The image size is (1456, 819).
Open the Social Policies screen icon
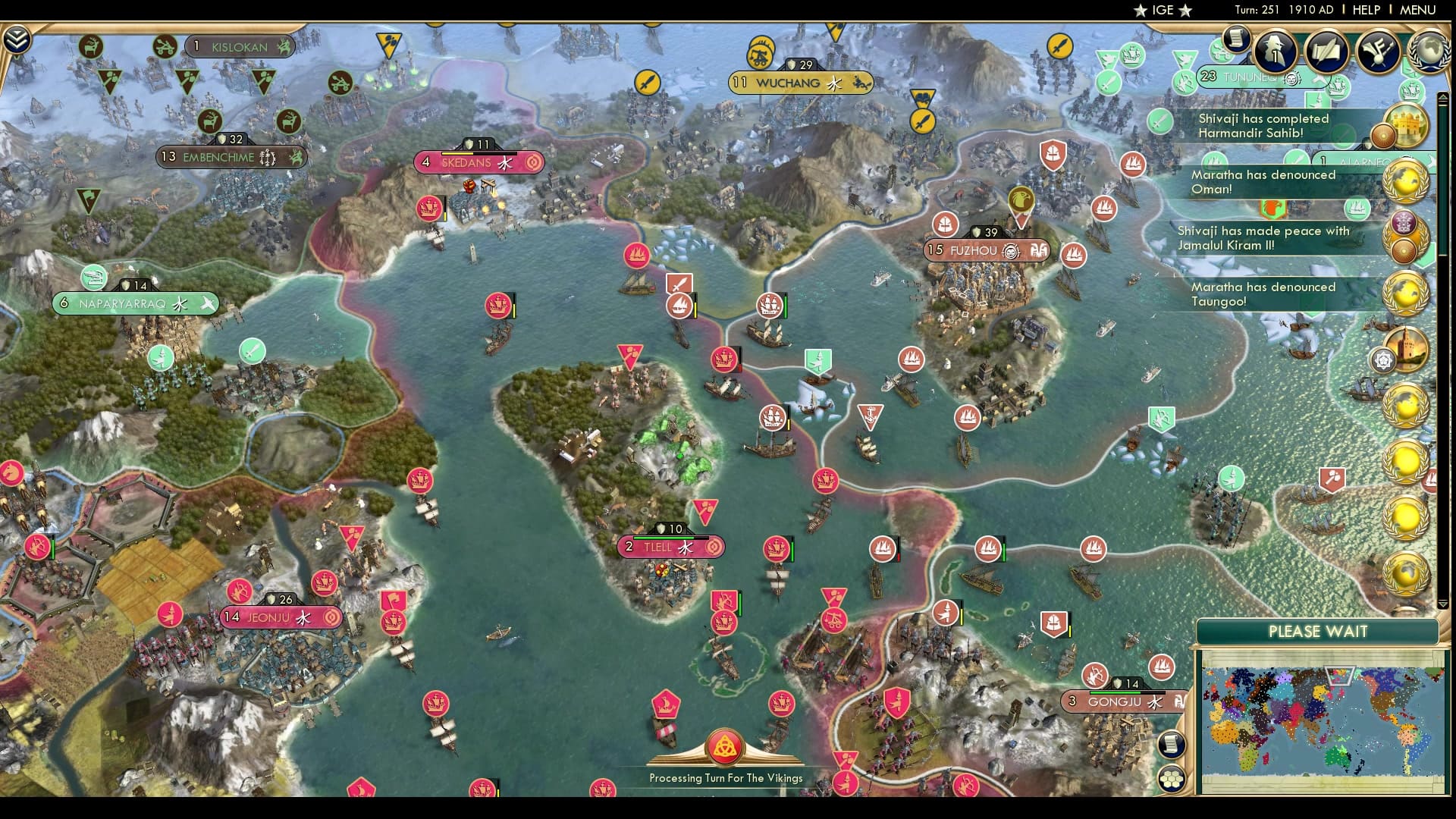(x=1326, y=50)
